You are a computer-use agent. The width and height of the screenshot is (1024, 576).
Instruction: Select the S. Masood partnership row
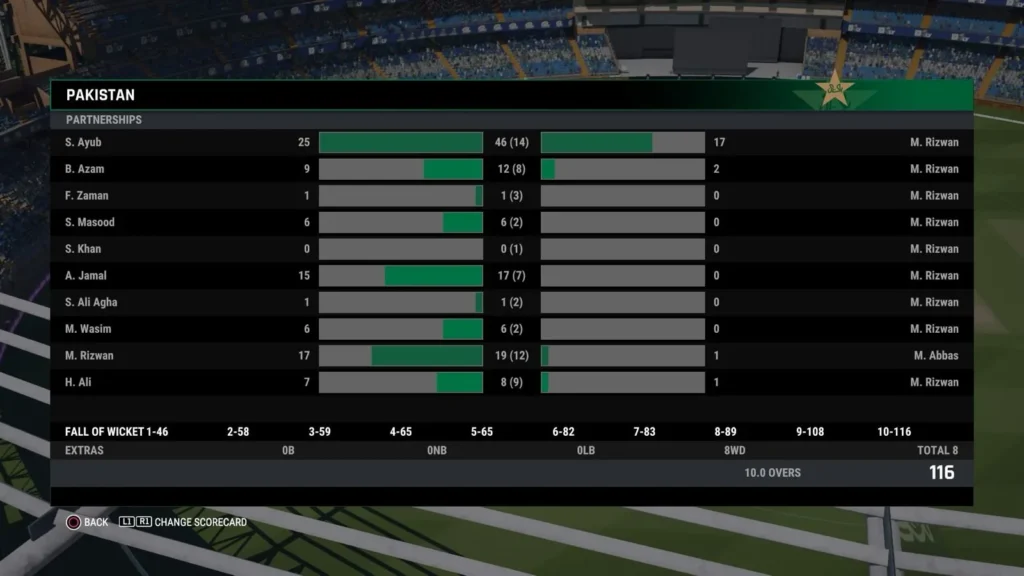click(x=511, y=223)
